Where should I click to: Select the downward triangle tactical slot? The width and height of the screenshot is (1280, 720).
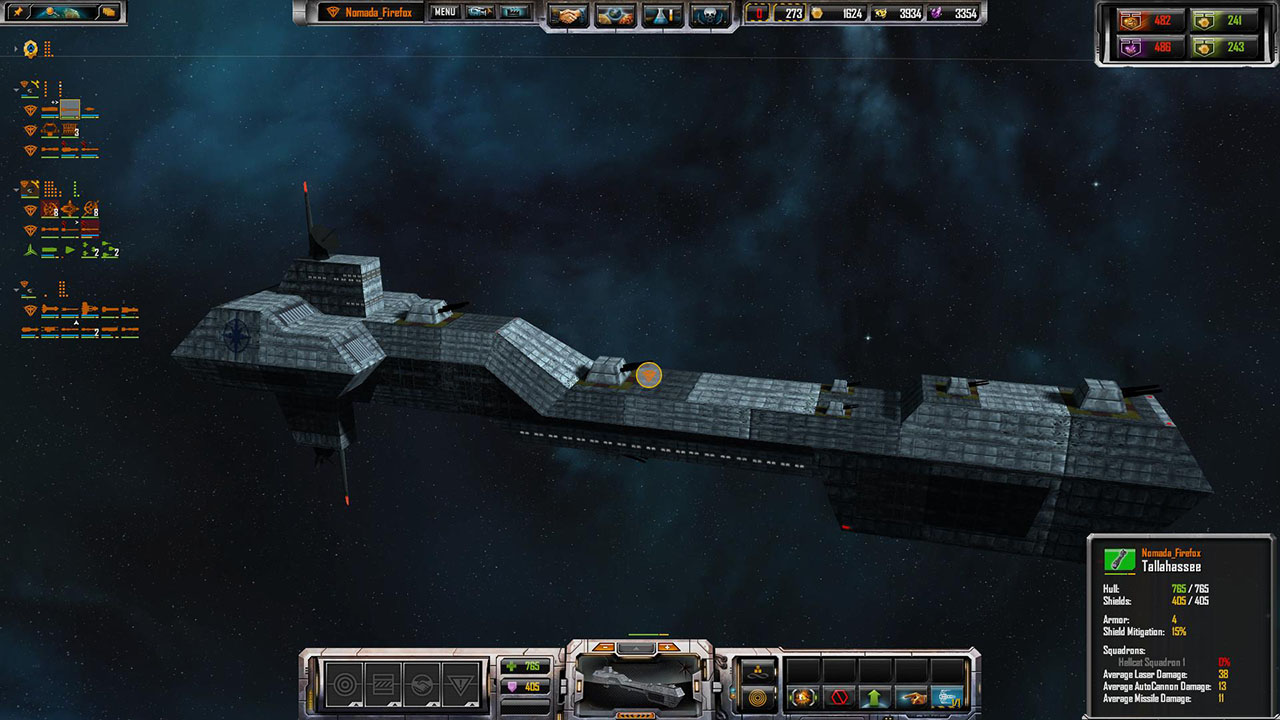click(460, 685)
